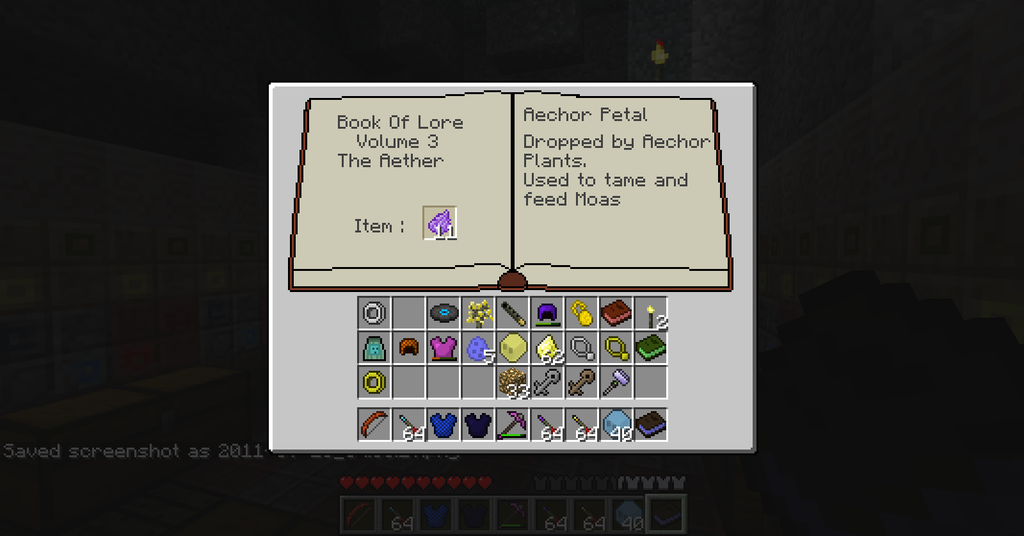Select the teal cape item
This screenshot has height=536, width=1024.
374,348
